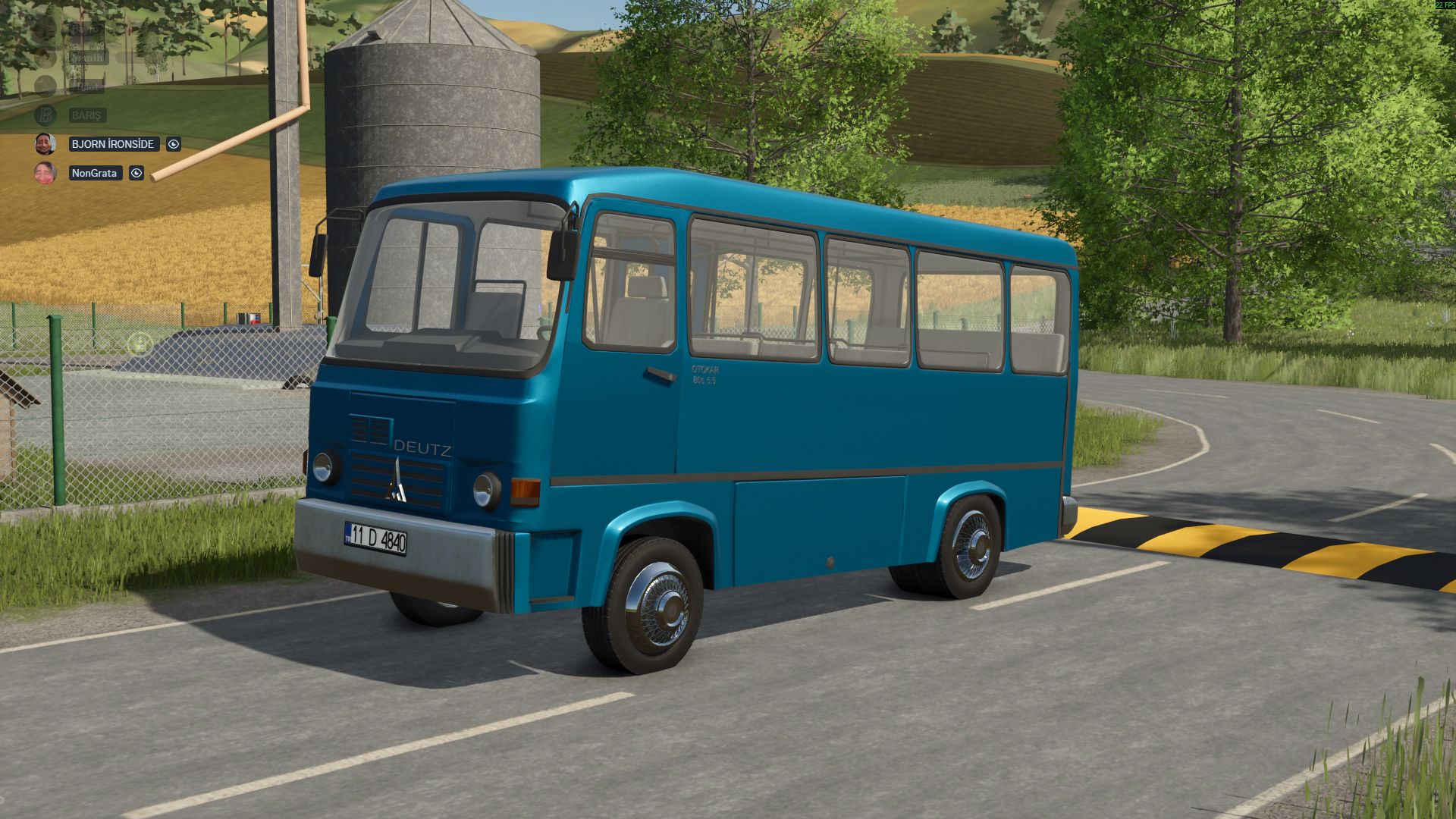Click the DEUTZ badge on the bus grille

(422, 448)
